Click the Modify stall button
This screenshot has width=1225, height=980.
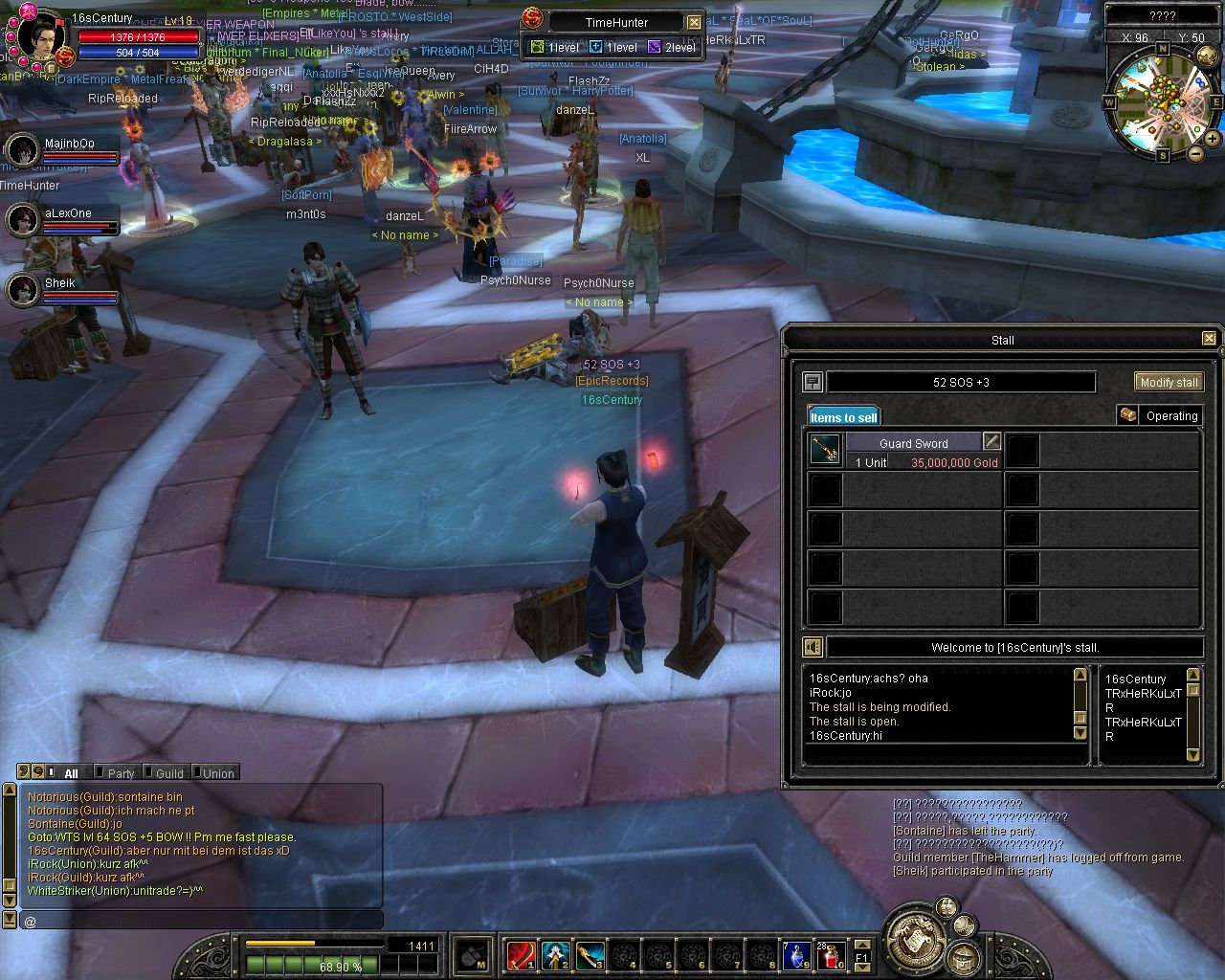click(1169, 382)
